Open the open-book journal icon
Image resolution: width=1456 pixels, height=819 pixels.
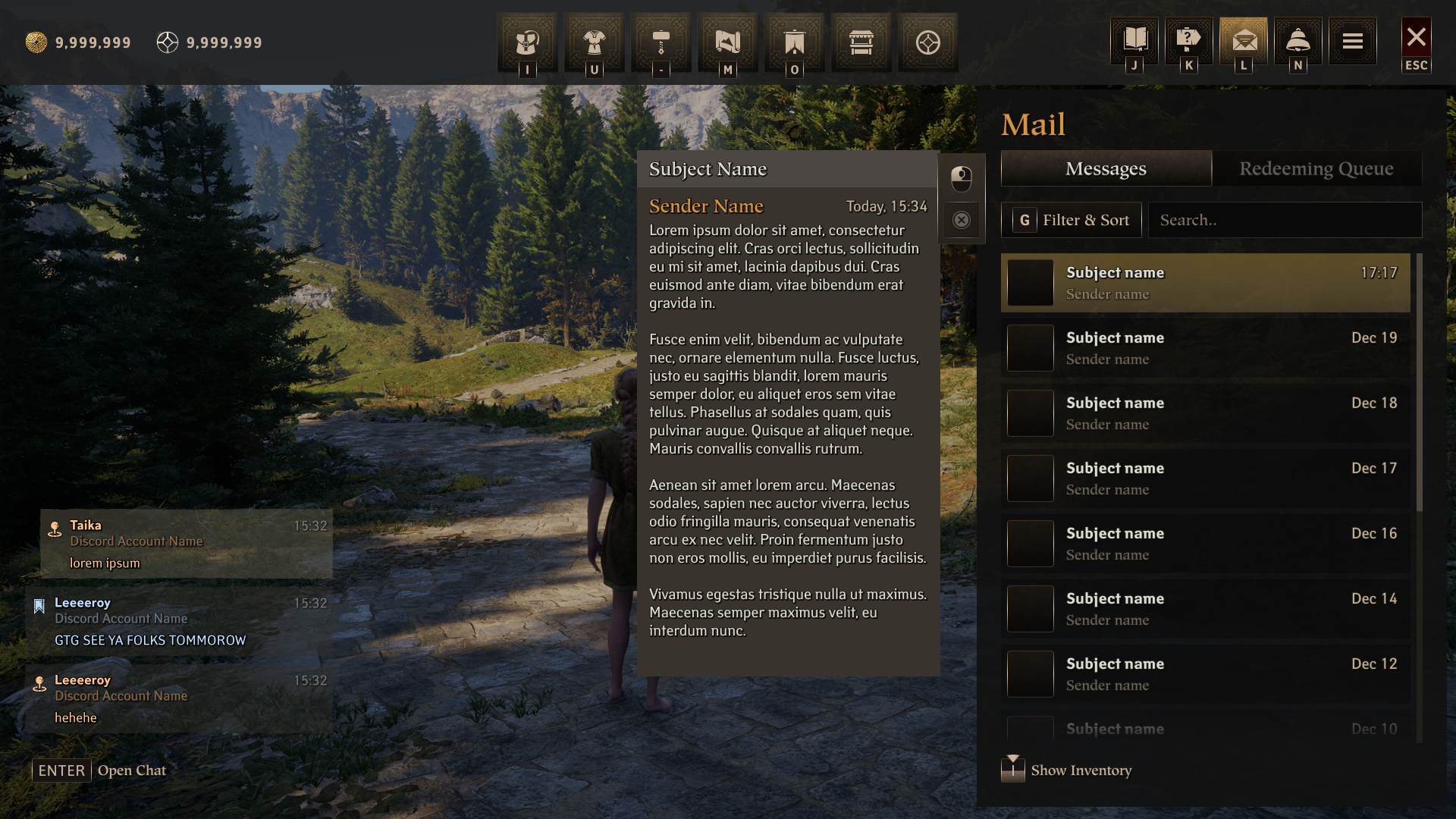click(1134, 40)
